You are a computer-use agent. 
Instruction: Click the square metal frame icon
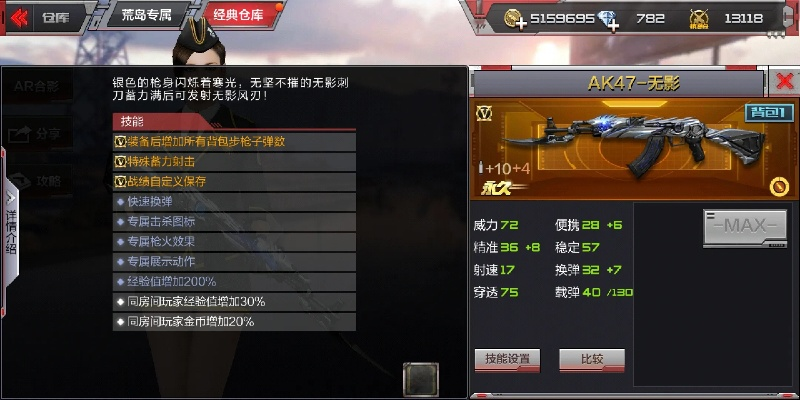coord(421,379)
